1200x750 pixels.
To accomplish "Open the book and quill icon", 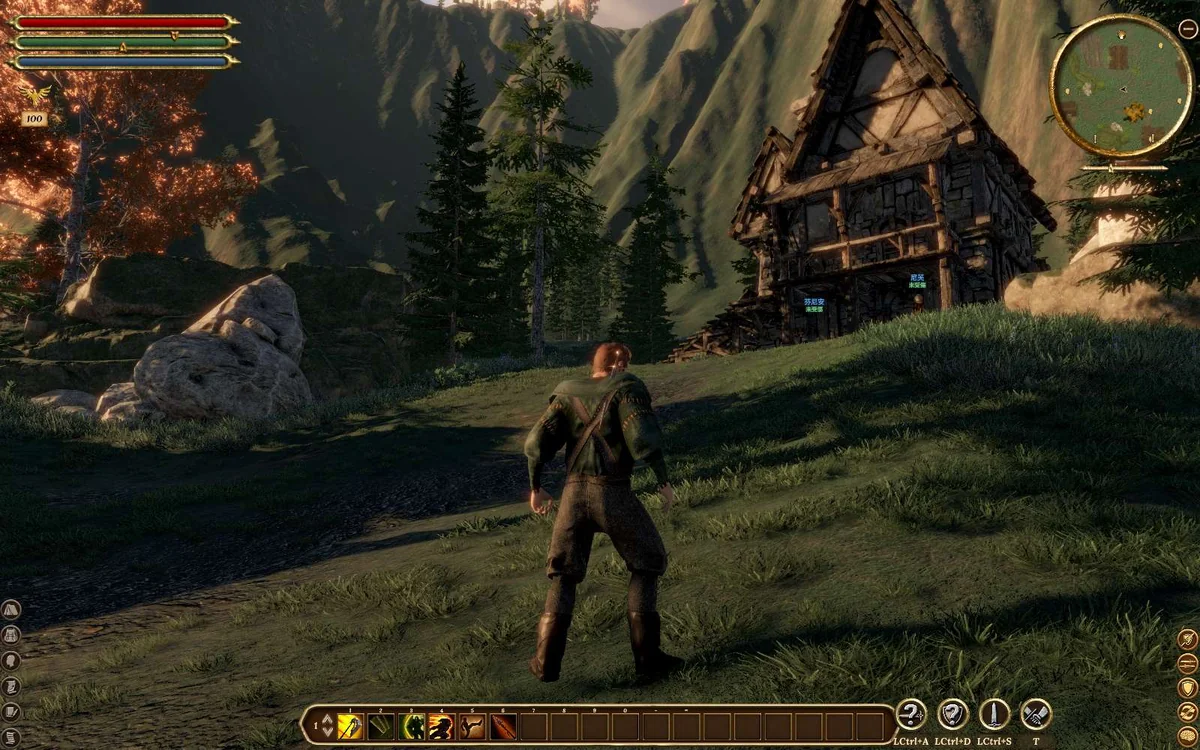I will coord(11,713).
